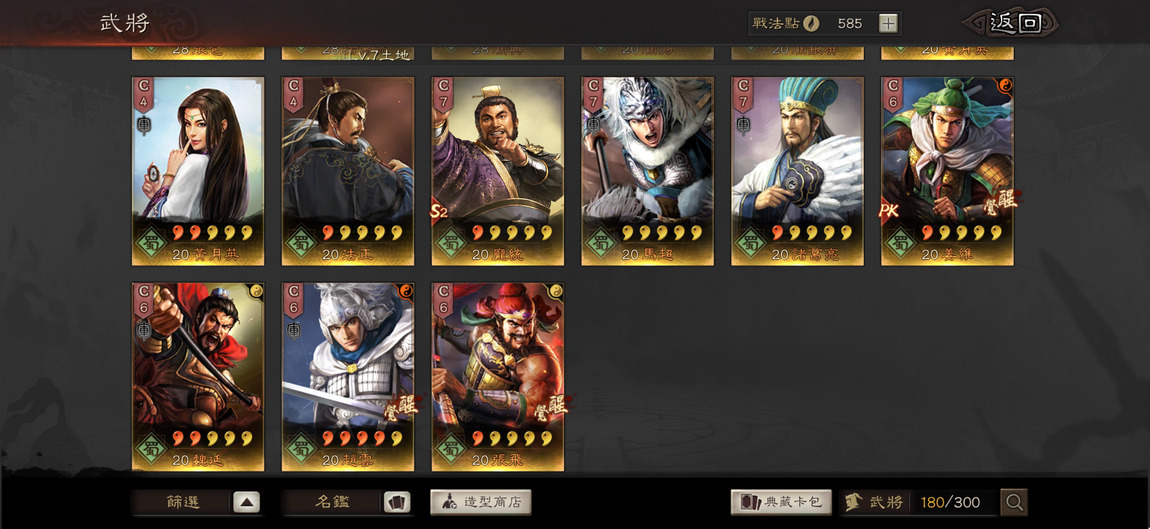Pick the 馬超 general card
This screenshot has height=529, width=1150.
(x=648, y=171)
